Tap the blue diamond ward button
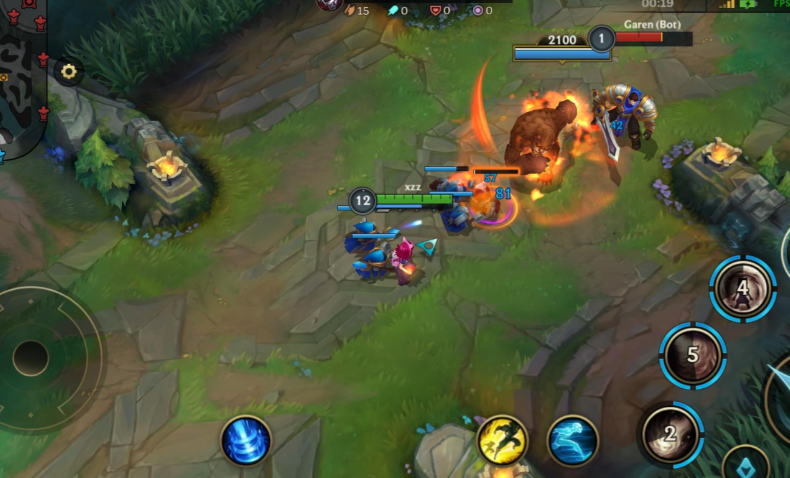The height and width of the screenshot is (478, 790). coord(745,463)
